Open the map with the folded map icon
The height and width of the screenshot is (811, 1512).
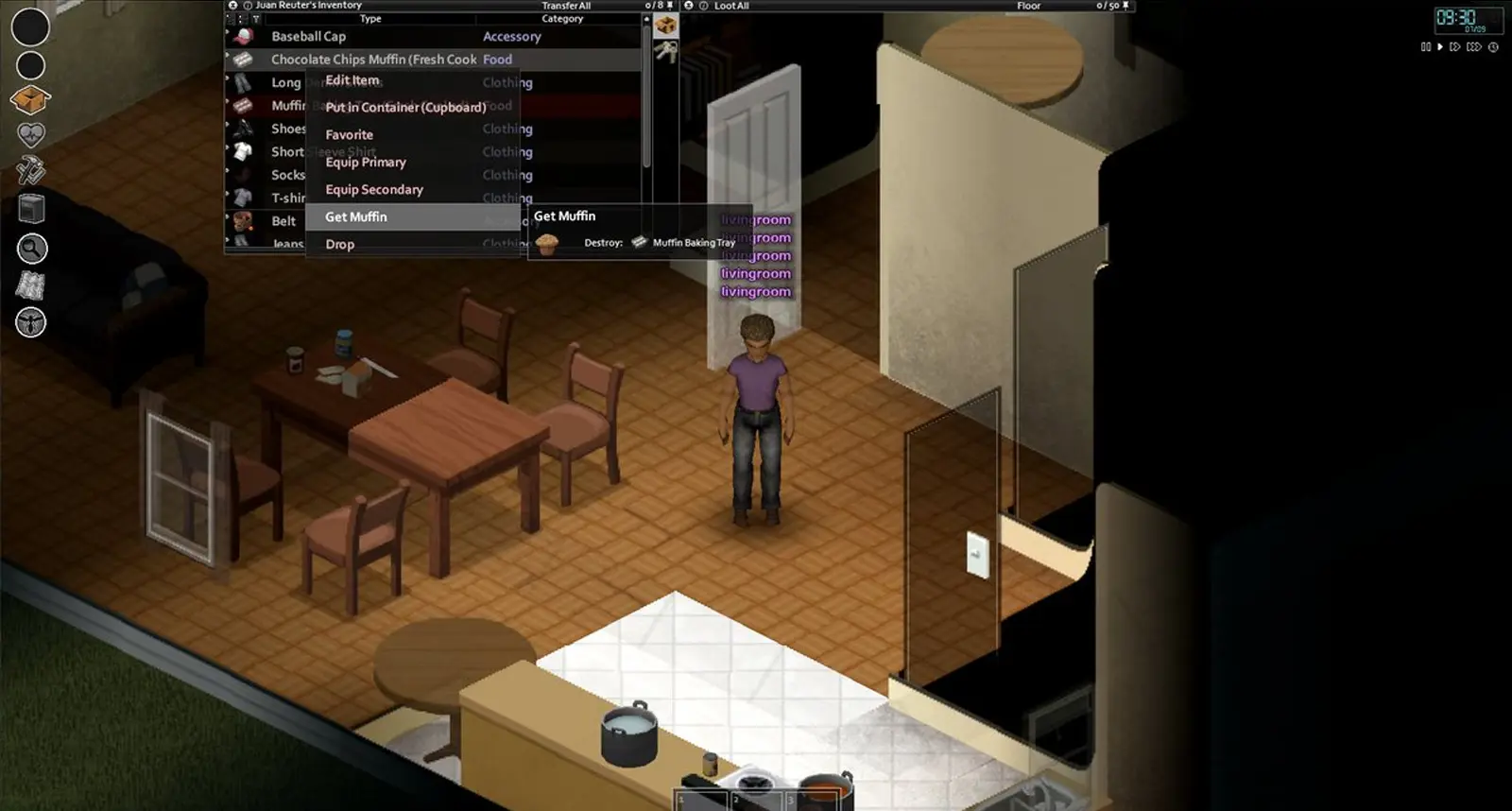click(30, 286)
